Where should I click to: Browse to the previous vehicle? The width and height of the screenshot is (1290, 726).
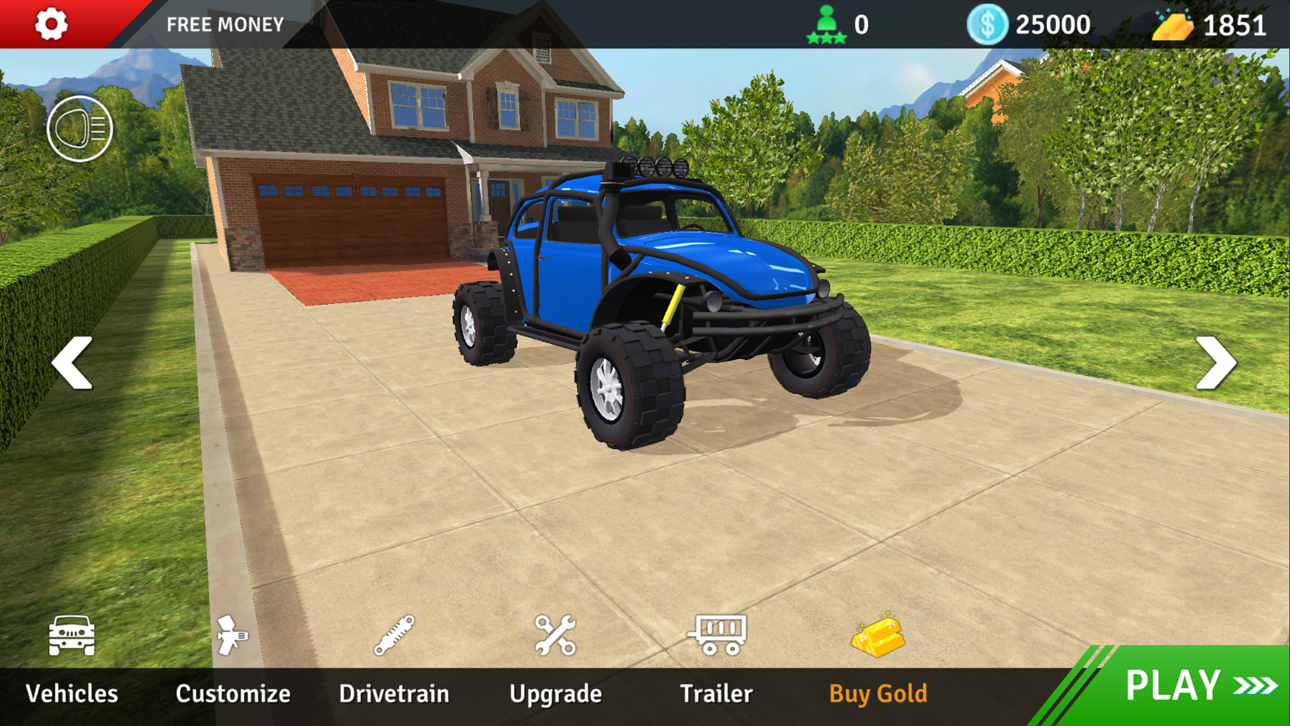[72, 362]
